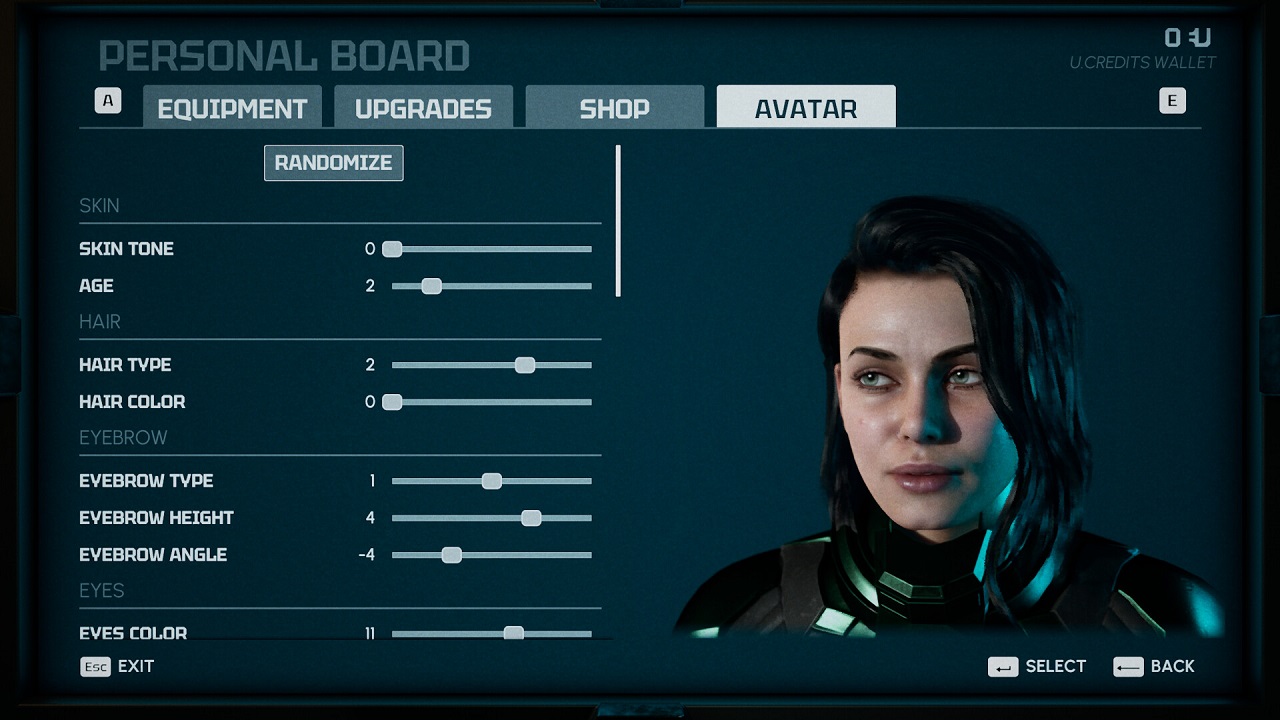Click the Age slider handle
The height and width of the screenshot is (720, 1280).
[x=431, y=286]
